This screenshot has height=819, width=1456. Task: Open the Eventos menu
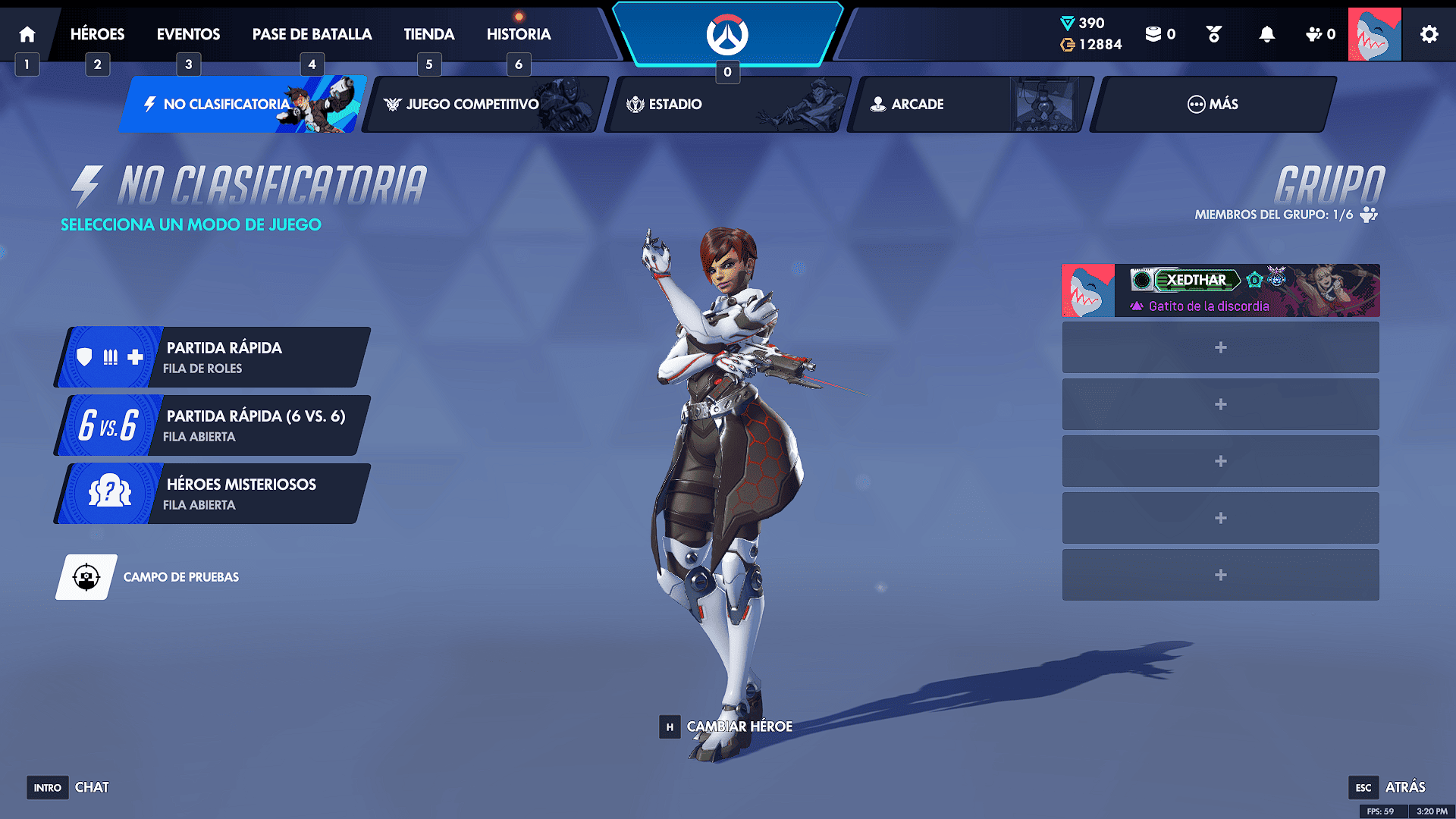tap(188, 34)
